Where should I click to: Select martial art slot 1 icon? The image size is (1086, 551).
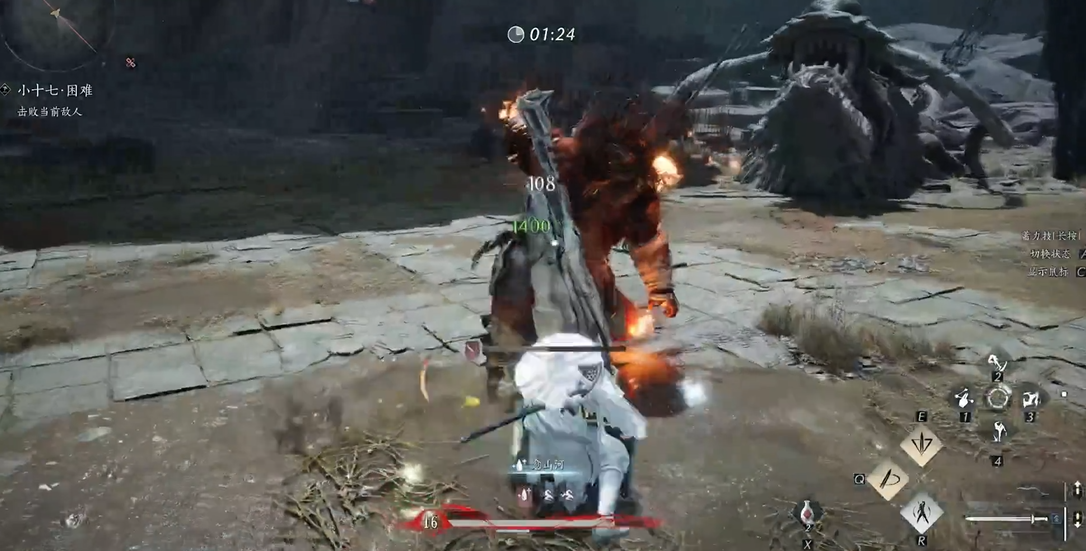click(x=964, y=398)
